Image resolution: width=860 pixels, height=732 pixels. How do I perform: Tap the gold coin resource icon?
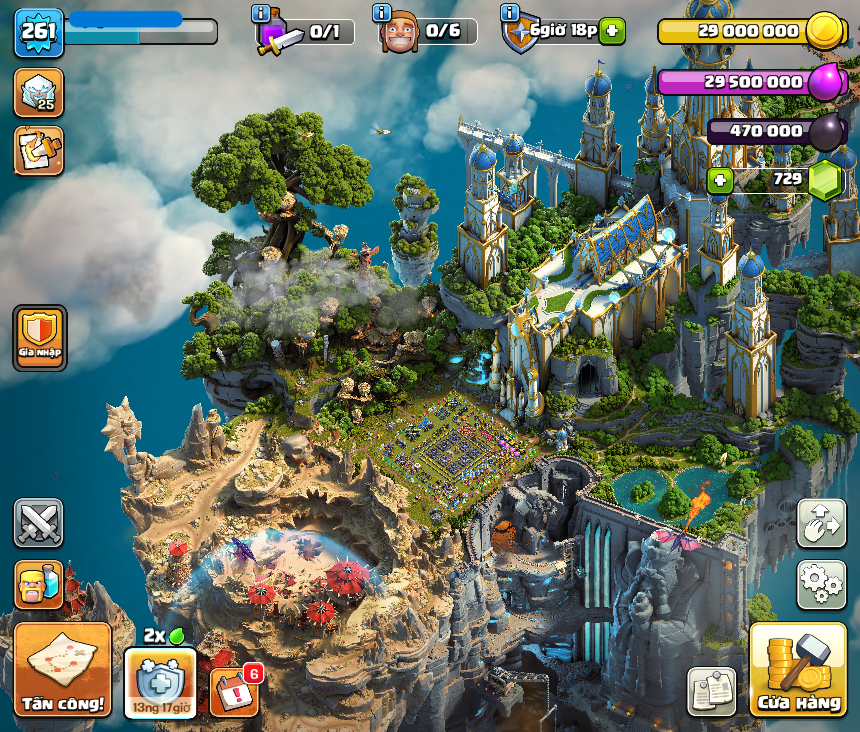point(825,31)
